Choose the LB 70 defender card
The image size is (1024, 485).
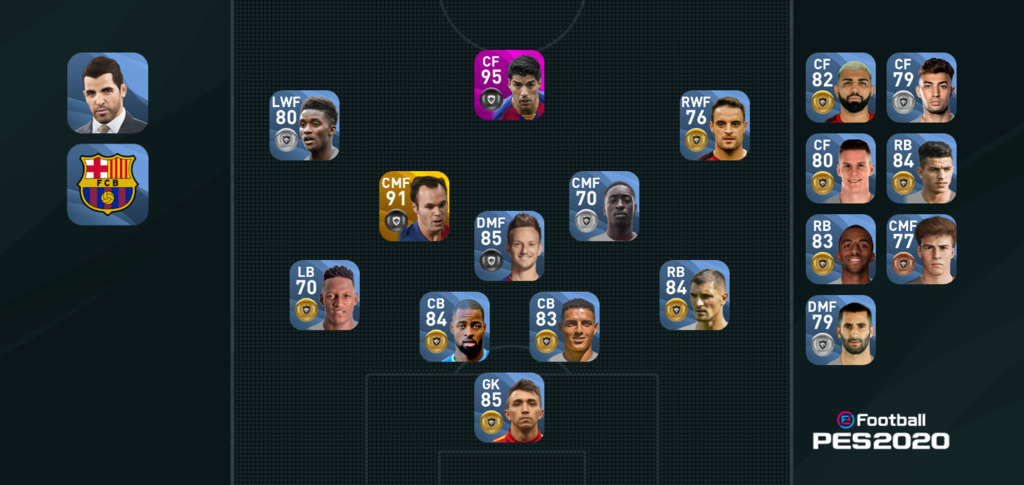[324, 296]
